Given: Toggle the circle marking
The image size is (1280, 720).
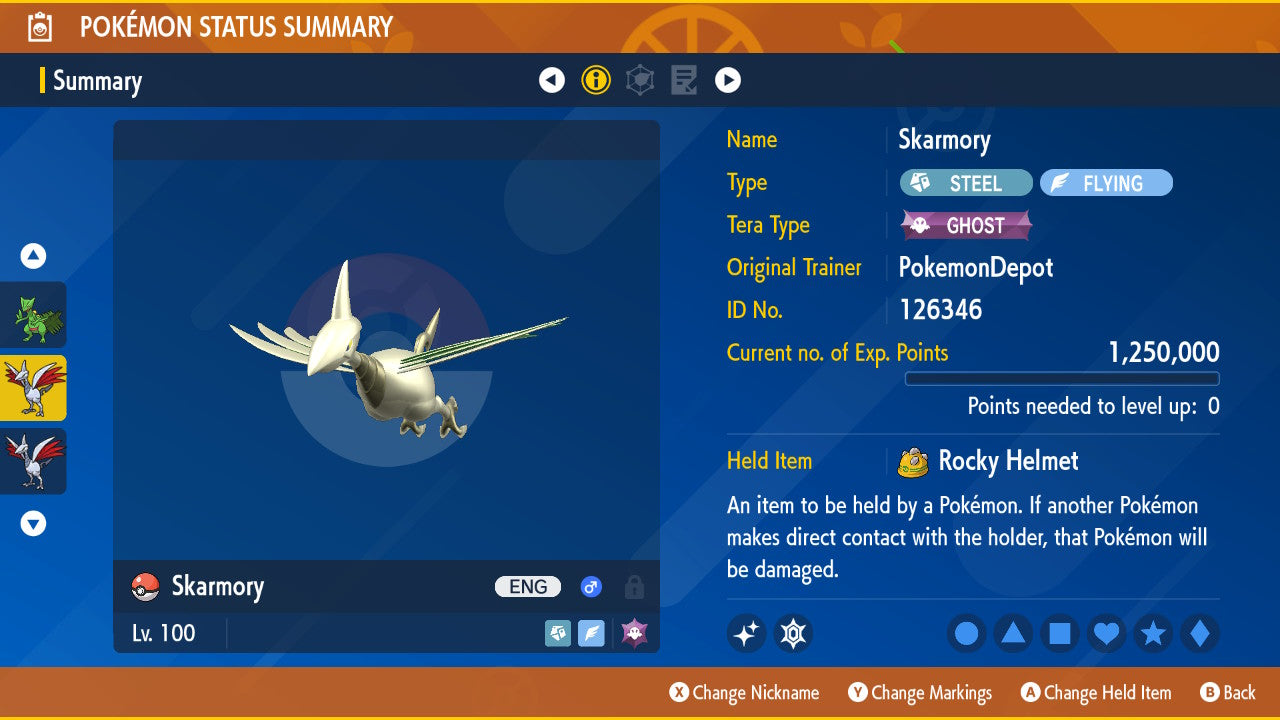Looking at the screenshot, I should (966, 634).
